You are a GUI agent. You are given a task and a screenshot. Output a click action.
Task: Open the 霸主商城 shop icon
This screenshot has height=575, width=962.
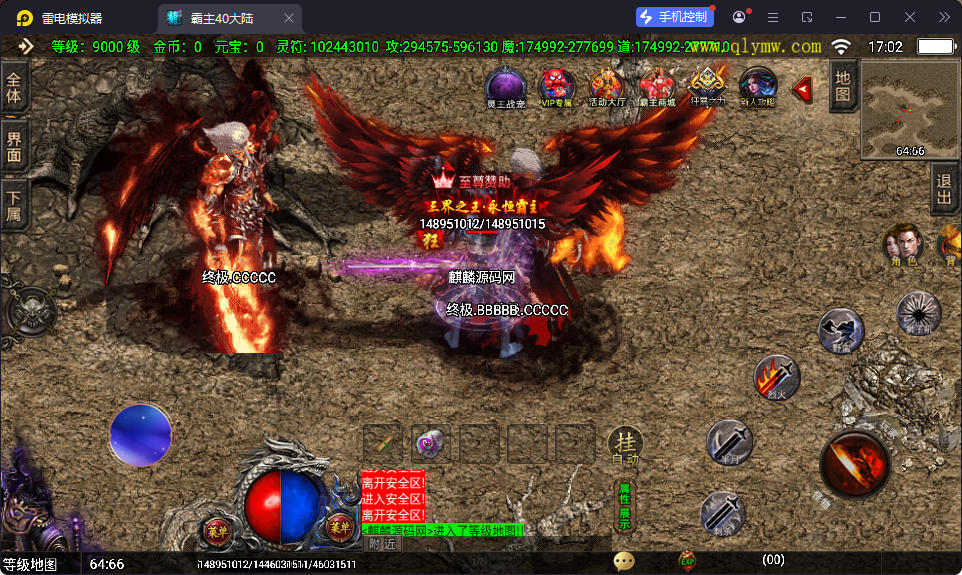657,86
